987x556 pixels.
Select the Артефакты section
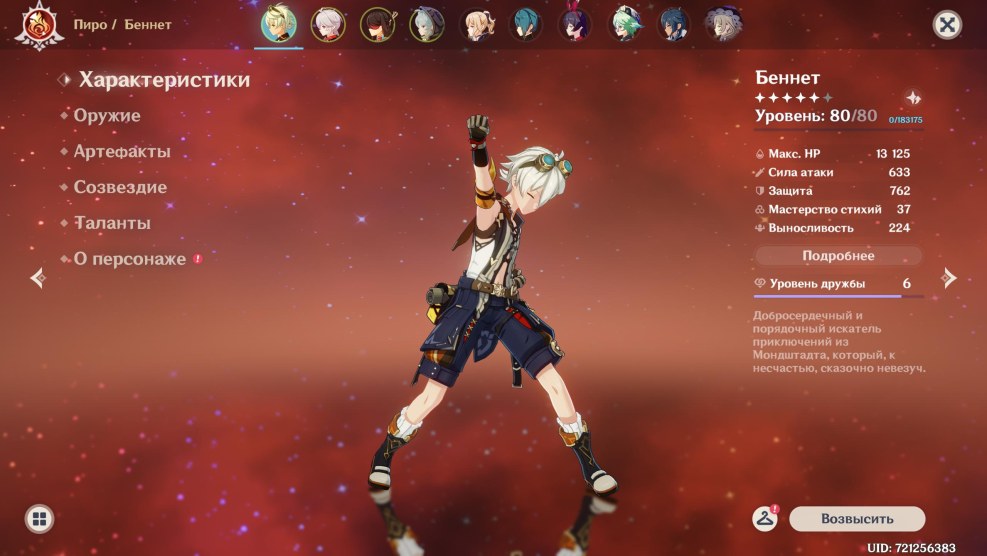pyautogui.click(x=121, y=152)
